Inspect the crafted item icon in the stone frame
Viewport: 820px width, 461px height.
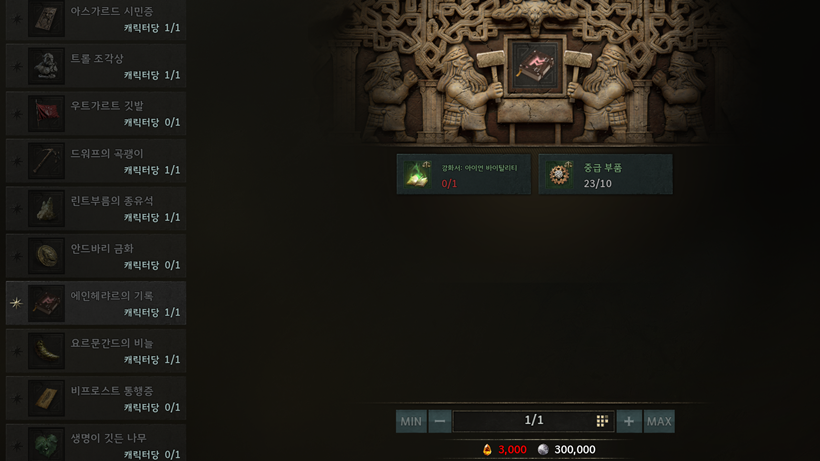[x=533, y=65]
